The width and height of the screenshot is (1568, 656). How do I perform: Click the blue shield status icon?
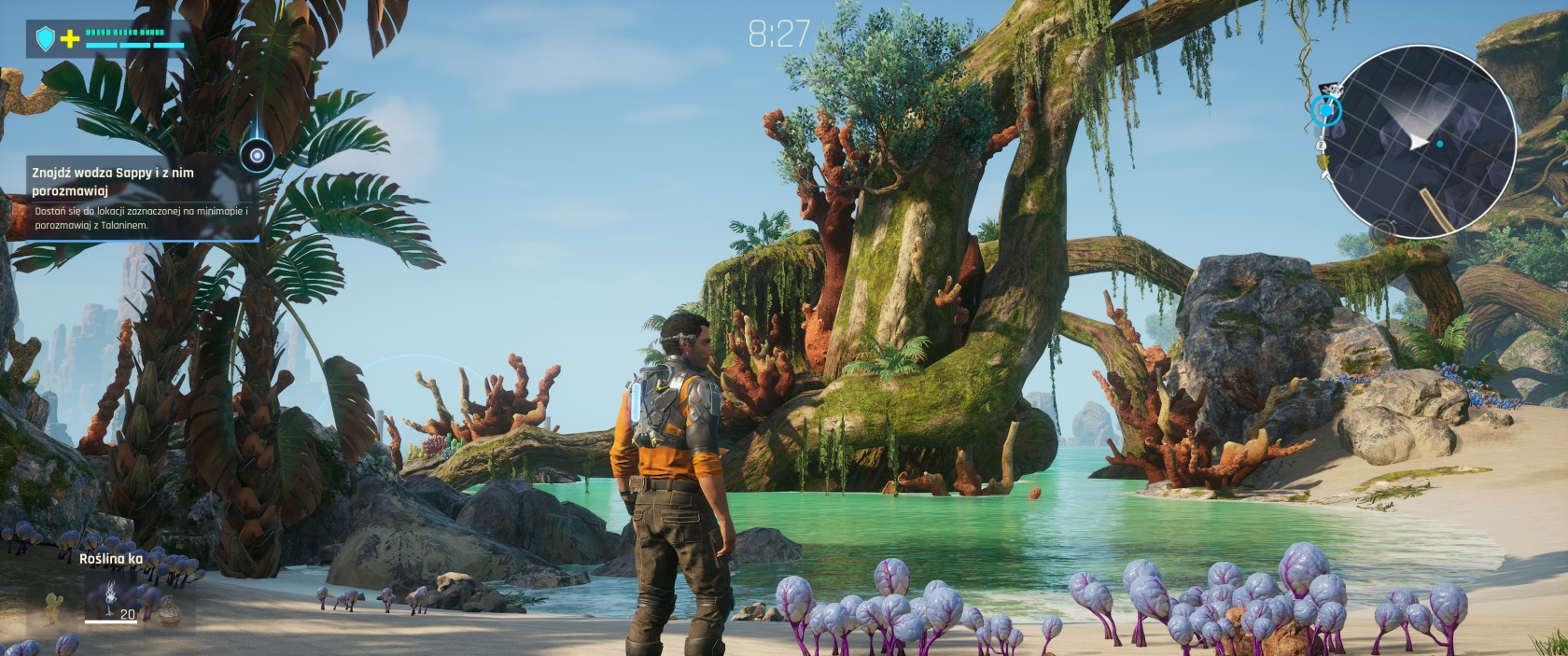(x=45, y=38)
